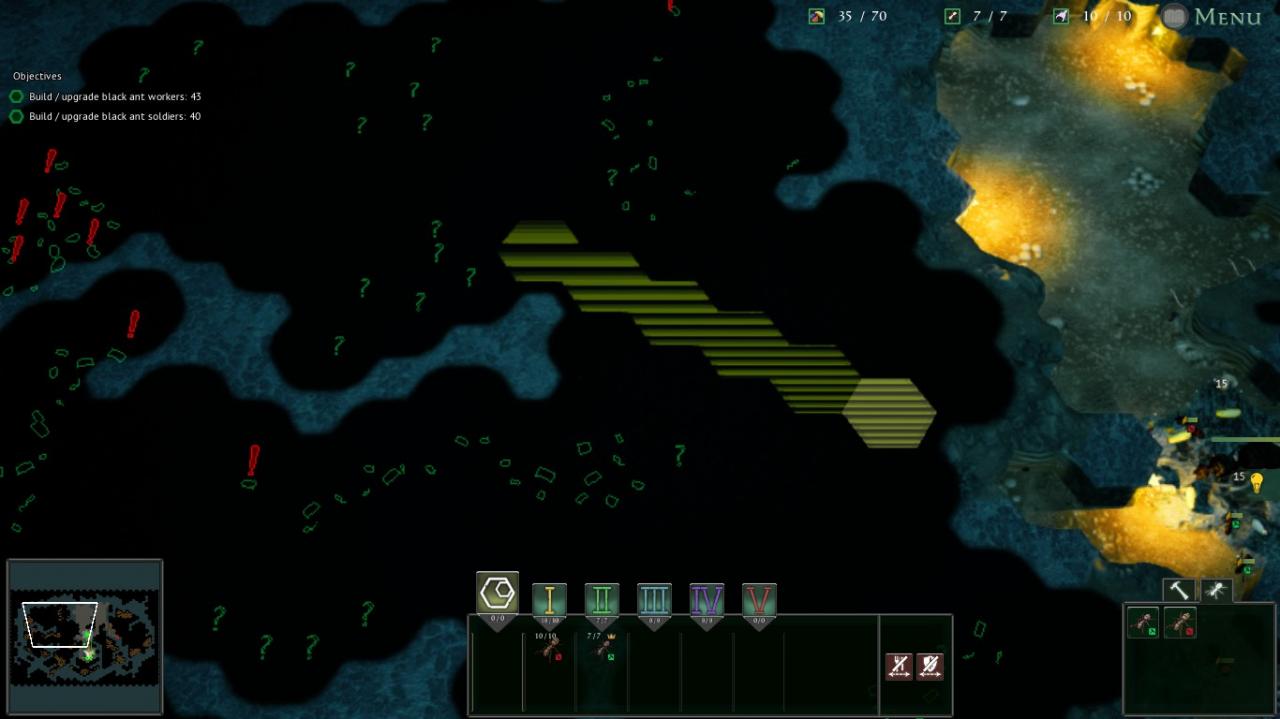Select pheromone group IV

click(x=707, y=600)
